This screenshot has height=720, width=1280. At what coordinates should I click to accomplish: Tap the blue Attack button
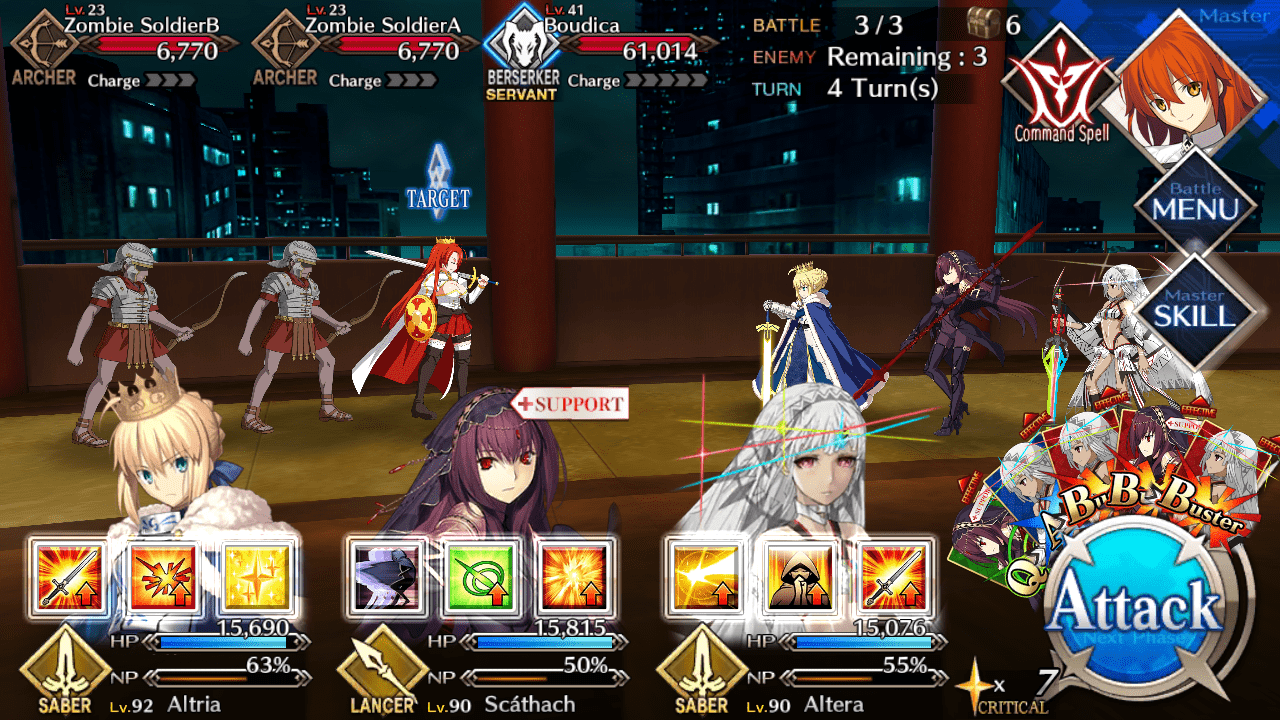click(1138, 608)
